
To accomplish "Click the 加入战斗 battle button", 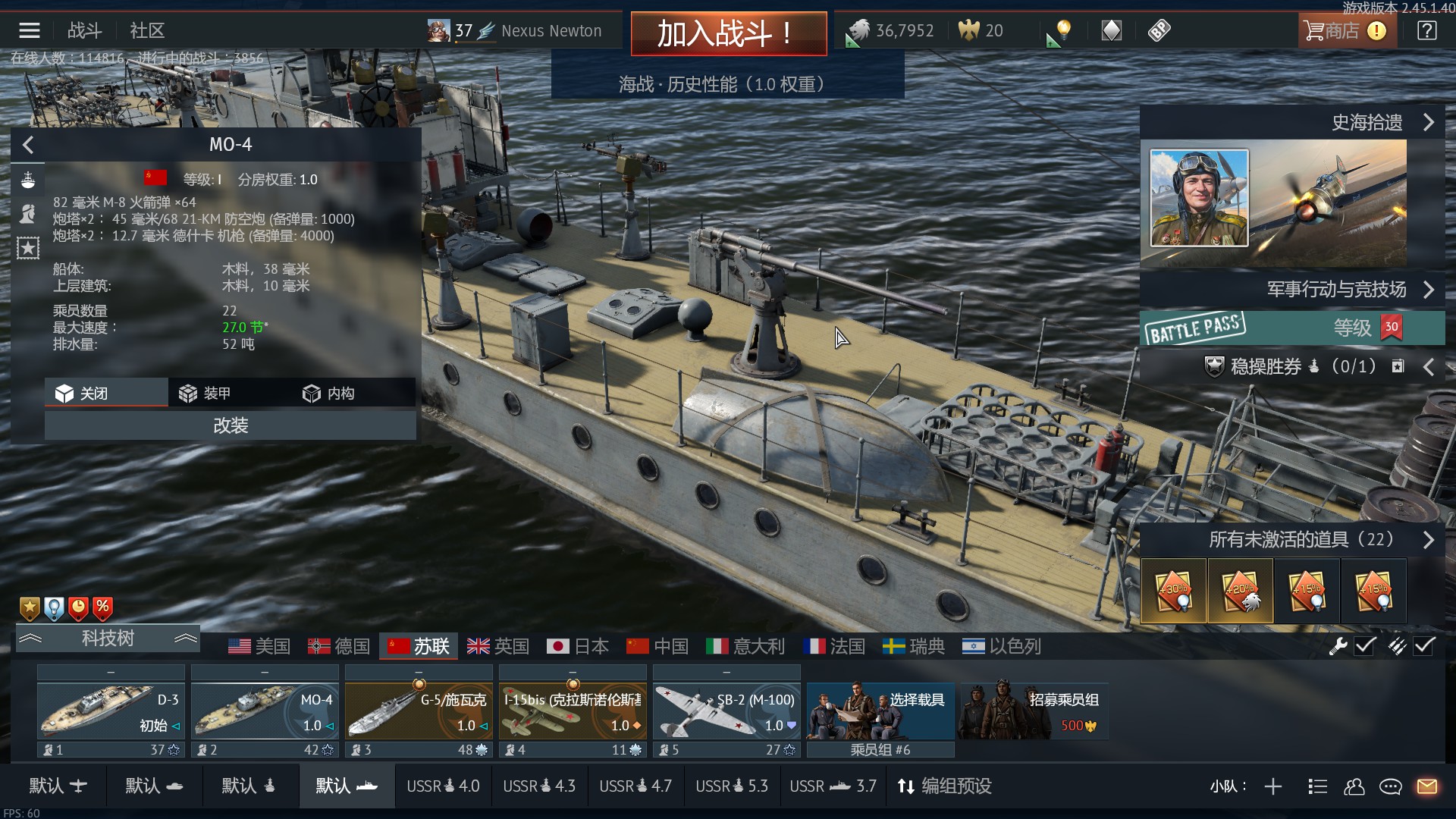I will click(x=728, y=33).
